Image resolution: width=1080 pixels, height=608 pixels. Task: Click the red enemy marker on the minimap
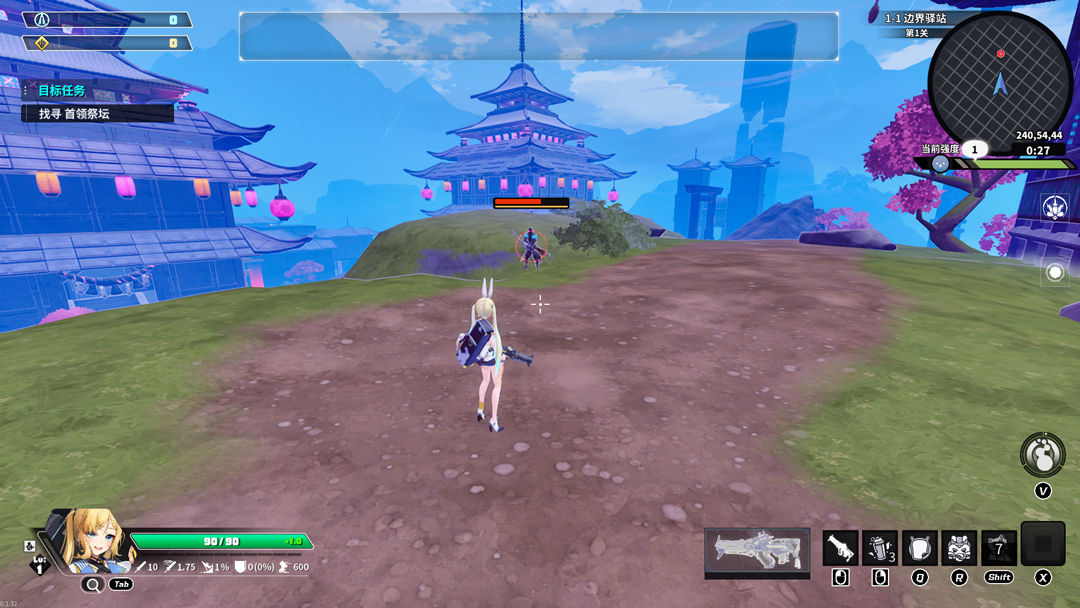coord(1000,54)
